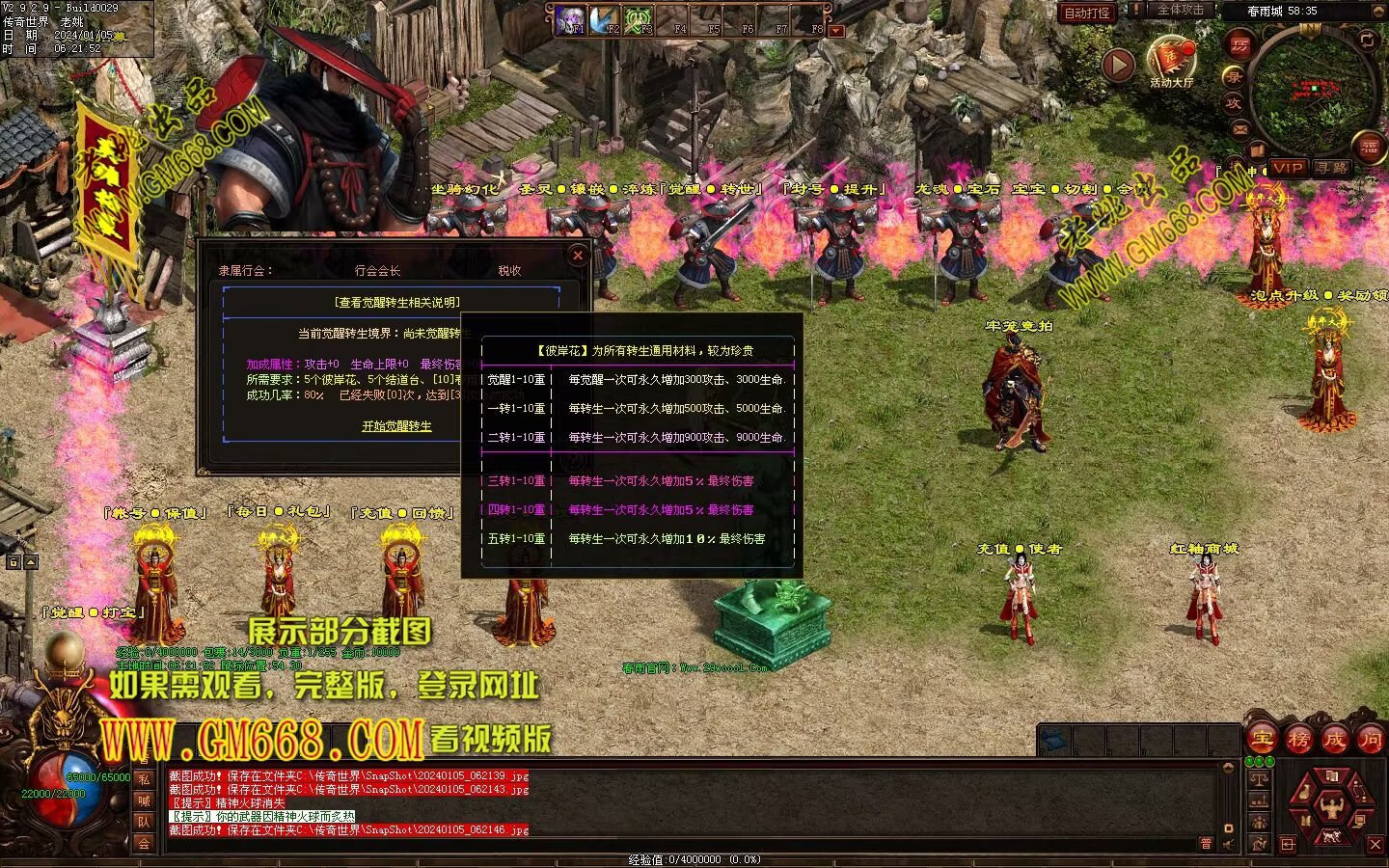This screenshot has width=1389, height=868.
Task: Activate the 寻路 pathfinding button
Action: click(x=1331, y=168)
